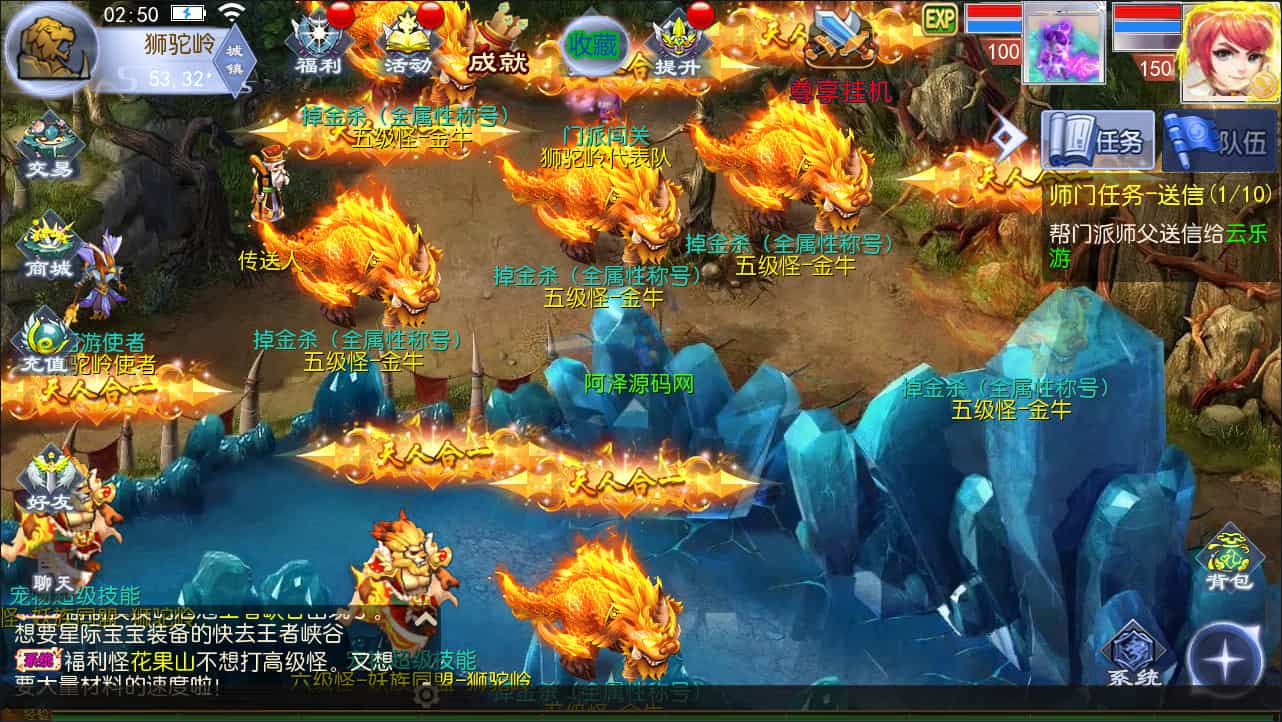Open the 好友 friends list
1282x722 pixels.
[50, 480]
